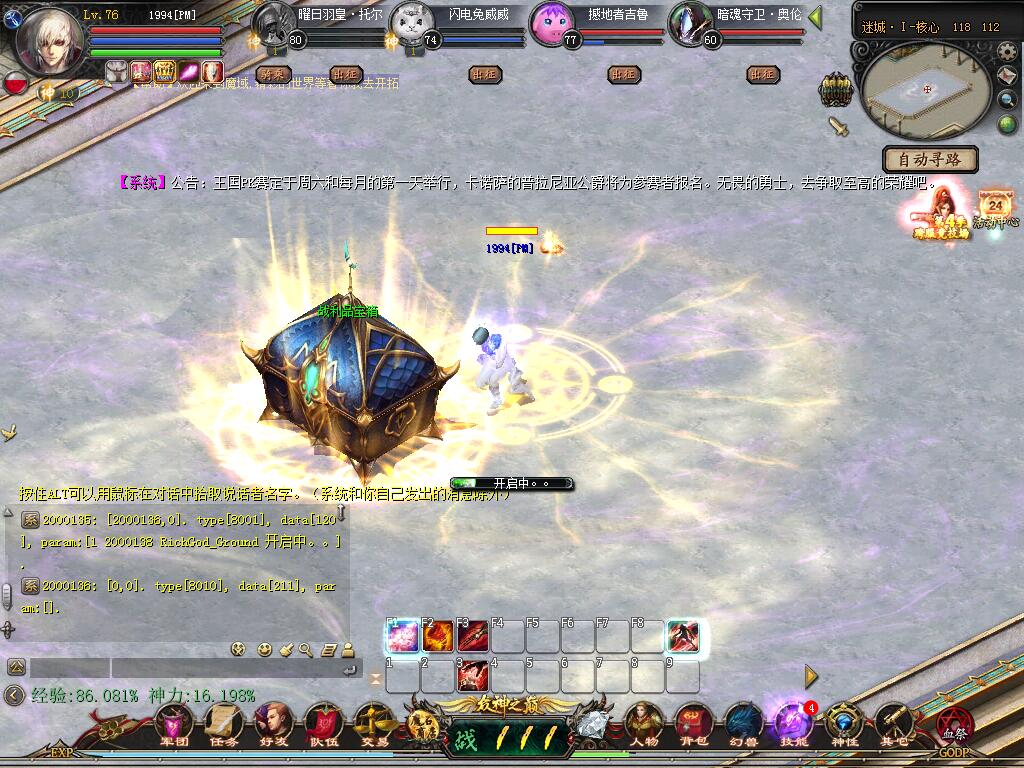Open the gear settings icon beside minimap
The width and height of the screenshot is (1024, 768).
pos(1007,54)
